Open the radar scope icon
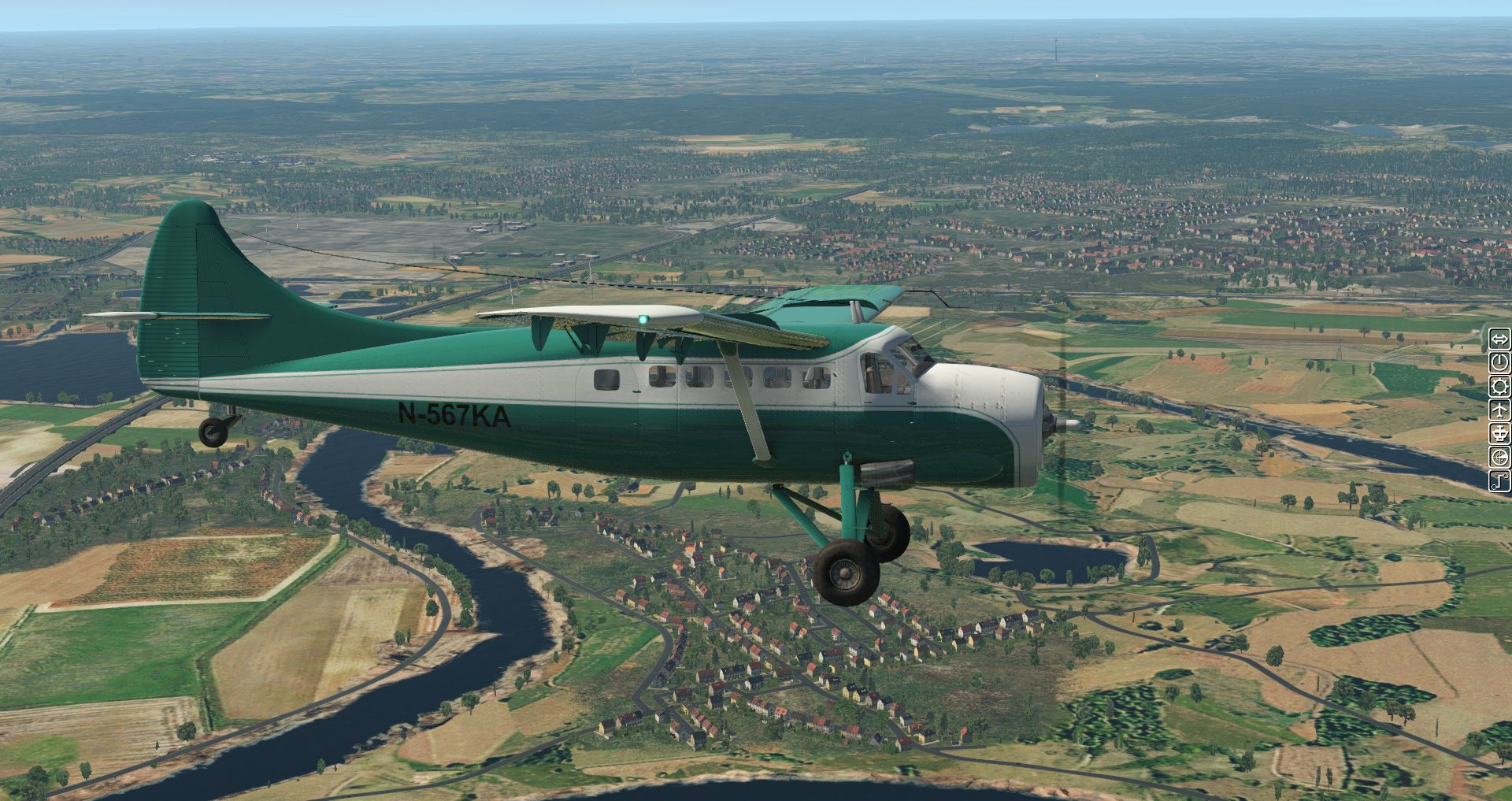Image resolution: width=1512 pixels, height=801 pixels. [1499, 457]
